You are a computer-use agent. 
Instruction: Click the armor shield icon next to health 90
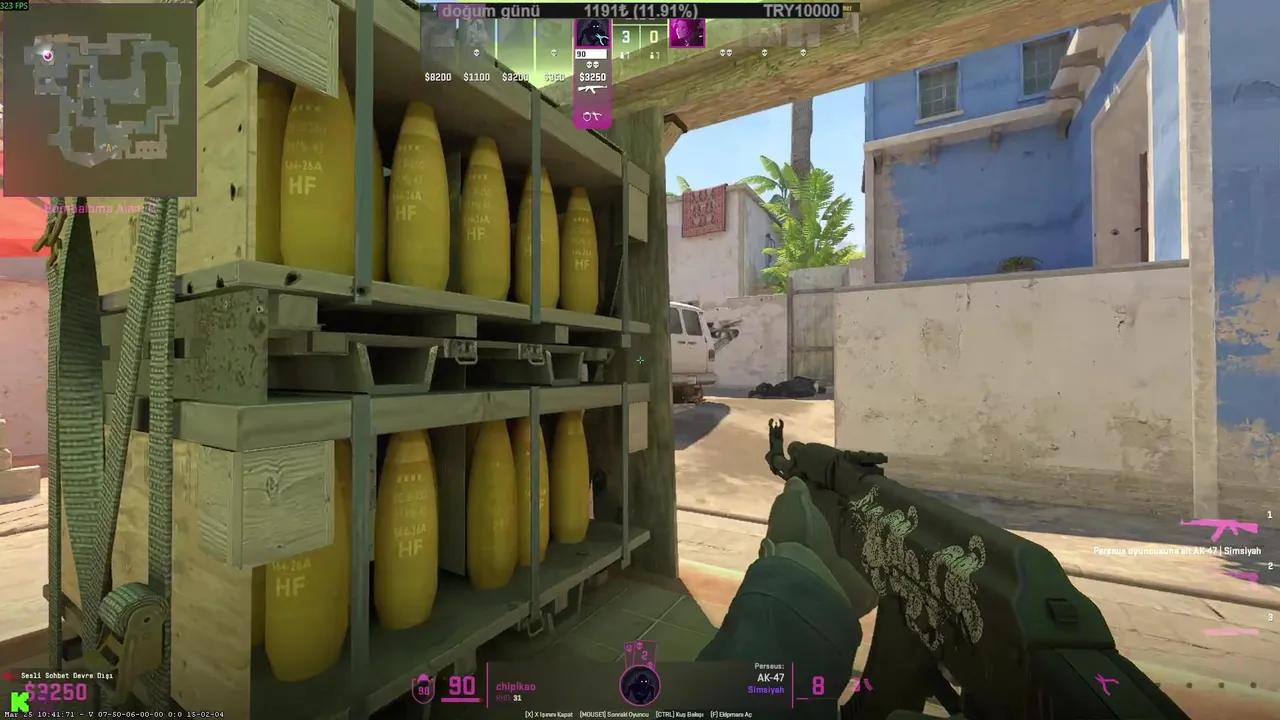(x=423, y=687)
